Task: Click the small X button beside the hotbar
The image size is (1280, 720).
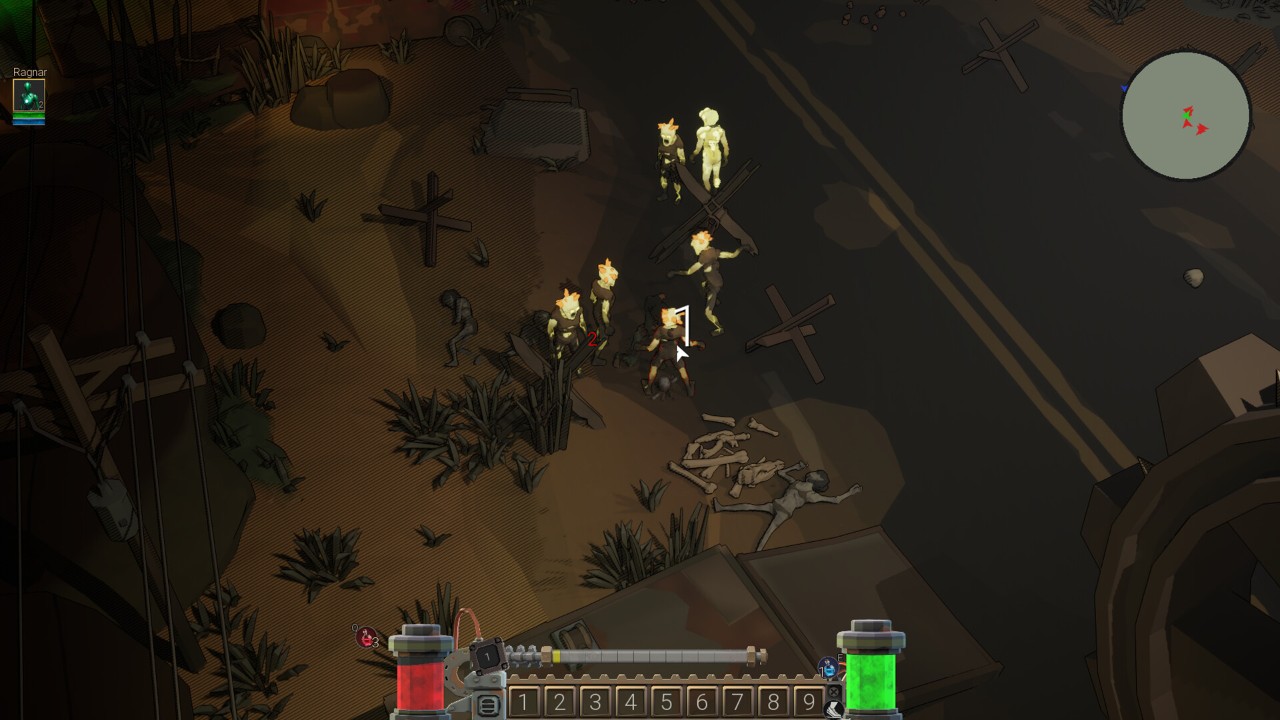Action: tap(833, 691)
